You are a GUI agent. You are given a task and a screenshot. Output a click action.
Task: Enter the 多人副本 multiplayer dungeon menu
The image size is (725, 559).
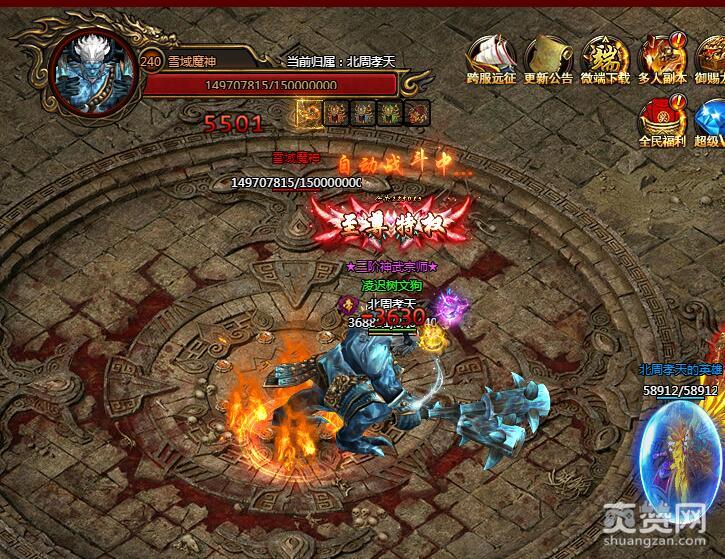[662, 53]
